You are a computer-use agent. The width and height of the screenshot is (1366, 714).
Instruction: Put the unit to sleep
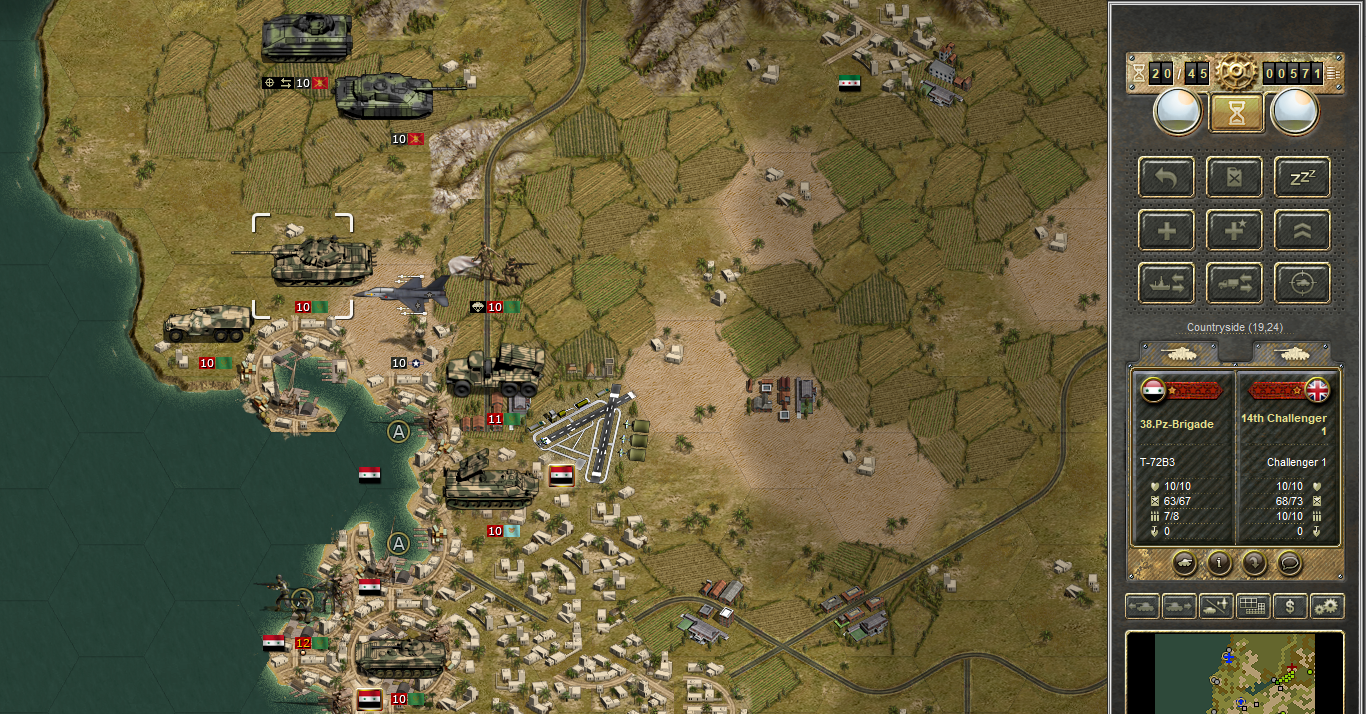click(1302, 178)
